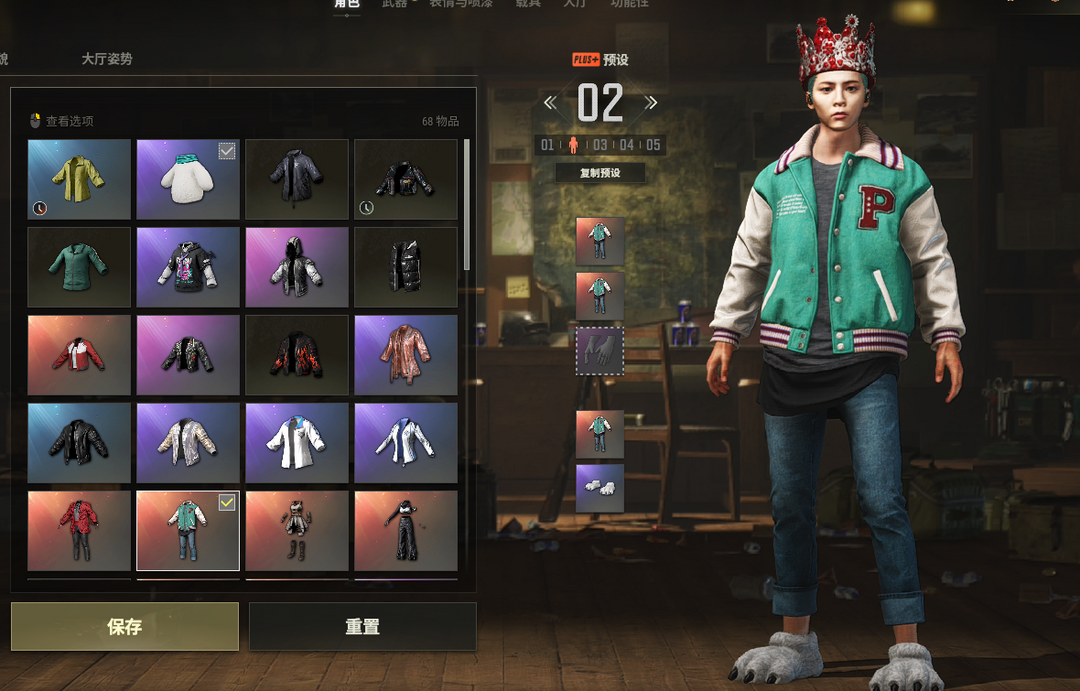Advance to the next preset with the right arrows
Image resolution: width=1080 pixels, height=691 pixels.
pos(651,102)
